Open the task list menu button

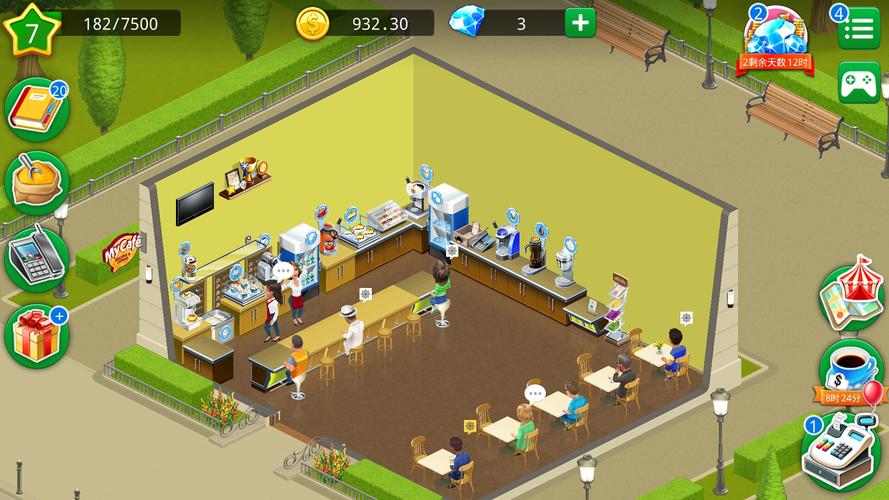pyautogui.click(x=858, y=29)
